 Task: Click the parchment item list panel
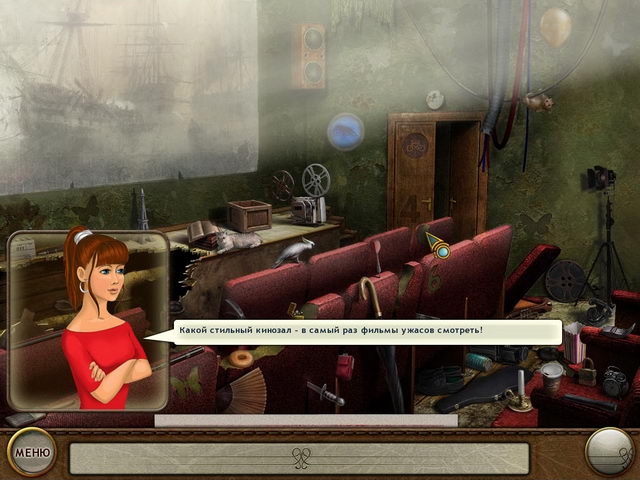(x=299, y=457)
